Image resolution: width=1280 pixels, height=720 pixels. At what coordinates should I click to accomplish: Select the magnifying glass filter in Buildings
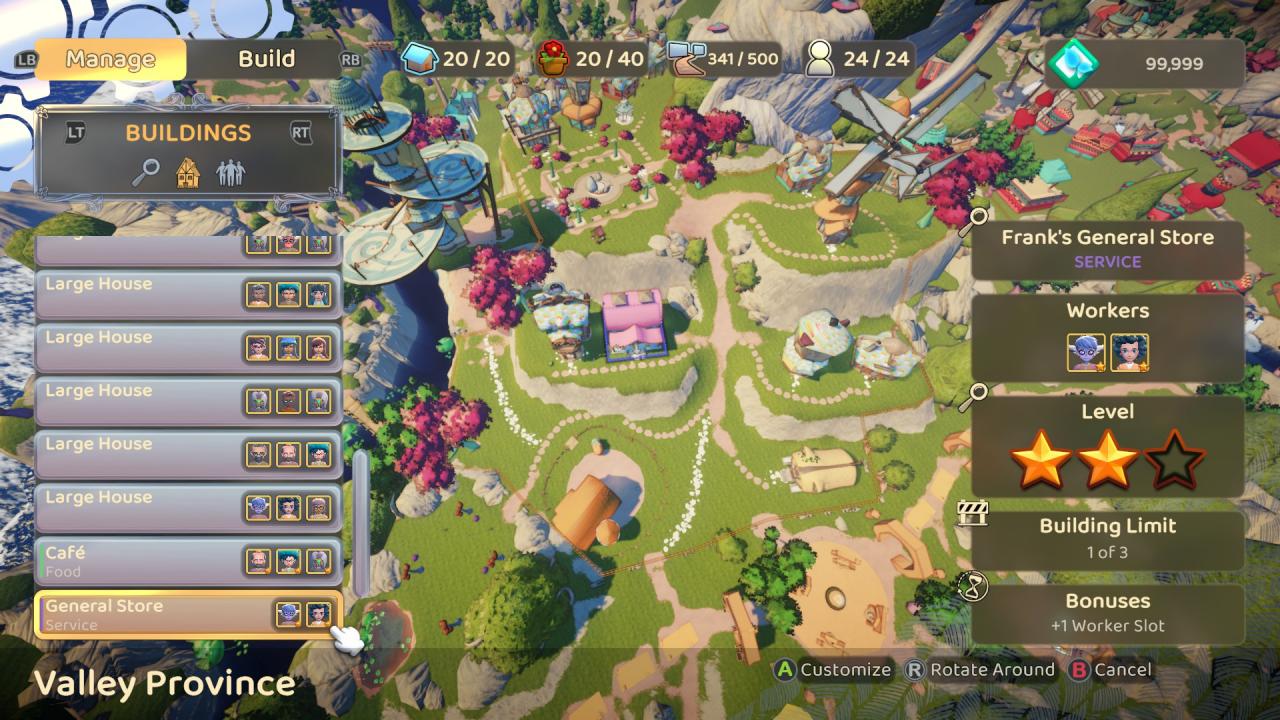pos(146,173)
